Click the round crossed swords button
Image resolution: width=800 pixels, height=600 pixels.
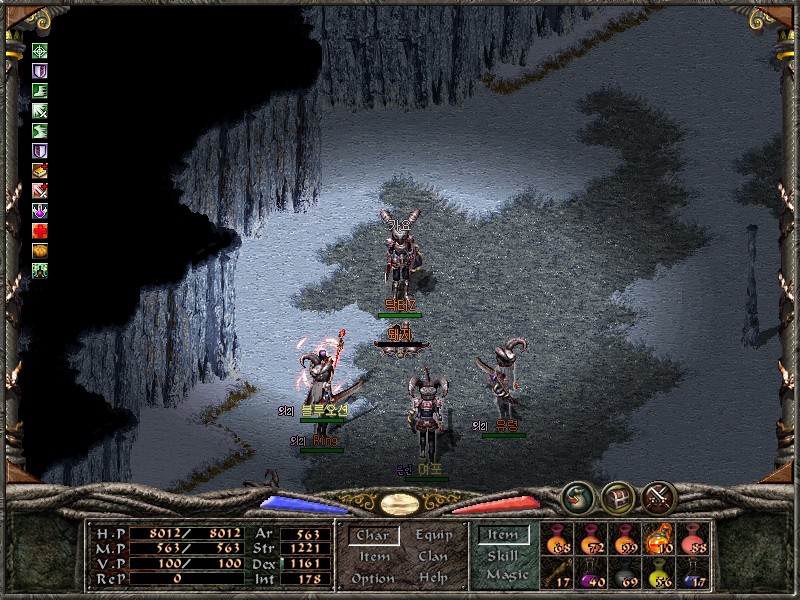tap(659, 497)
